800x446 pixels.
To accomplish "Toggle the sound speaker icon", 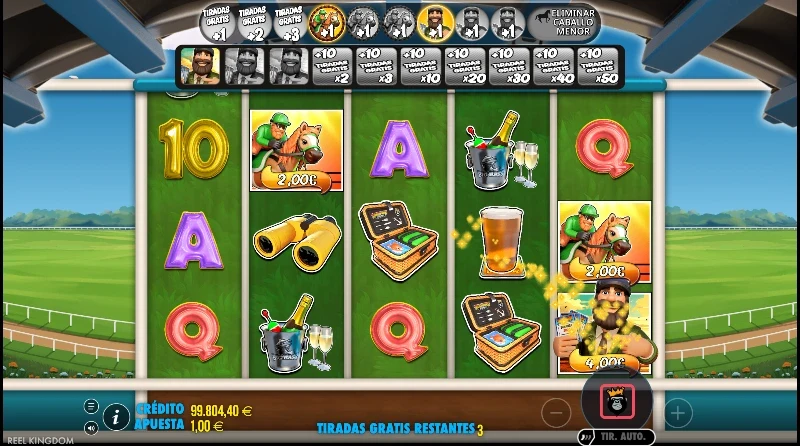I will pyautogui.click(x=91, y=427).
